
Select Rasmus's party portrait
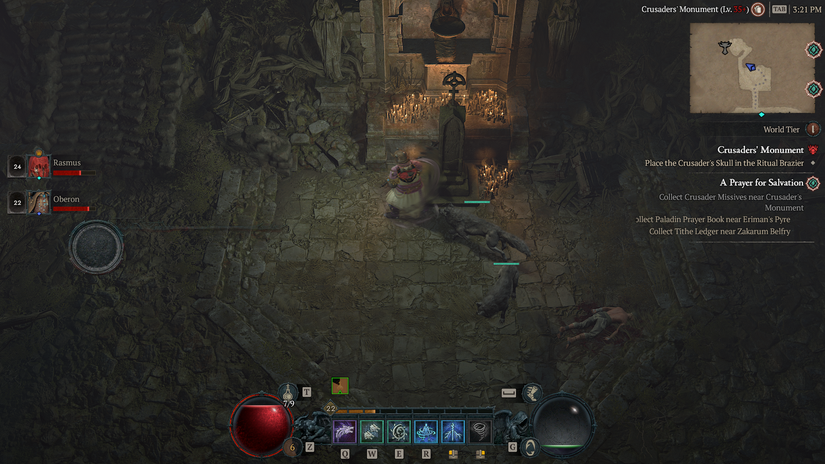(x=38, y=166)
